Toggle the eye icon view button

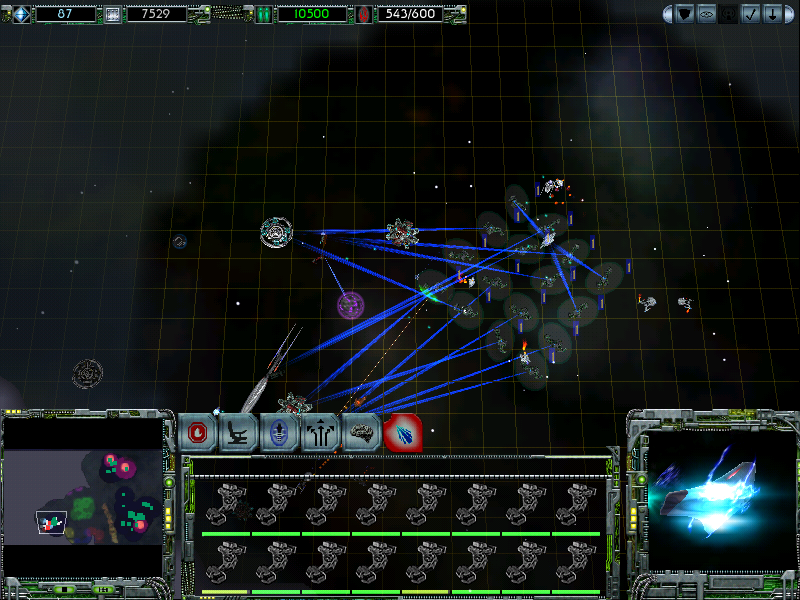click(x=707, y=14)
